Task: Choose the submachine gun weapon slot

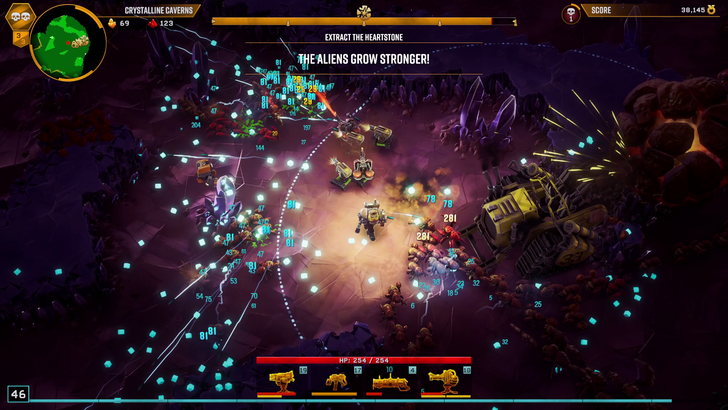Action: click(335, 380)
